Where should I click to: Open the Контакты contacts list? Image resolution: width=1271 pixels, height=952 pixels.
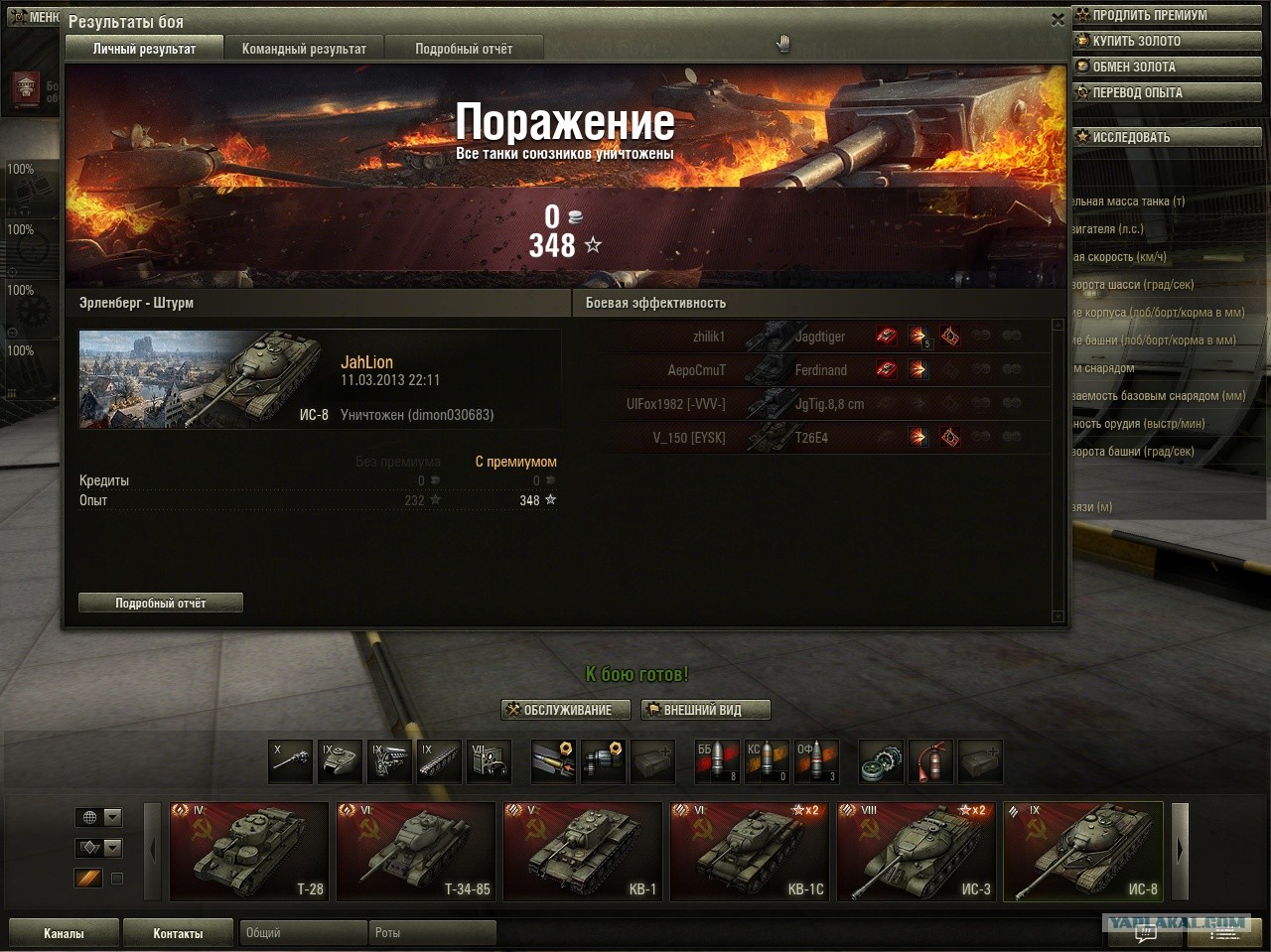coord(178,933)
